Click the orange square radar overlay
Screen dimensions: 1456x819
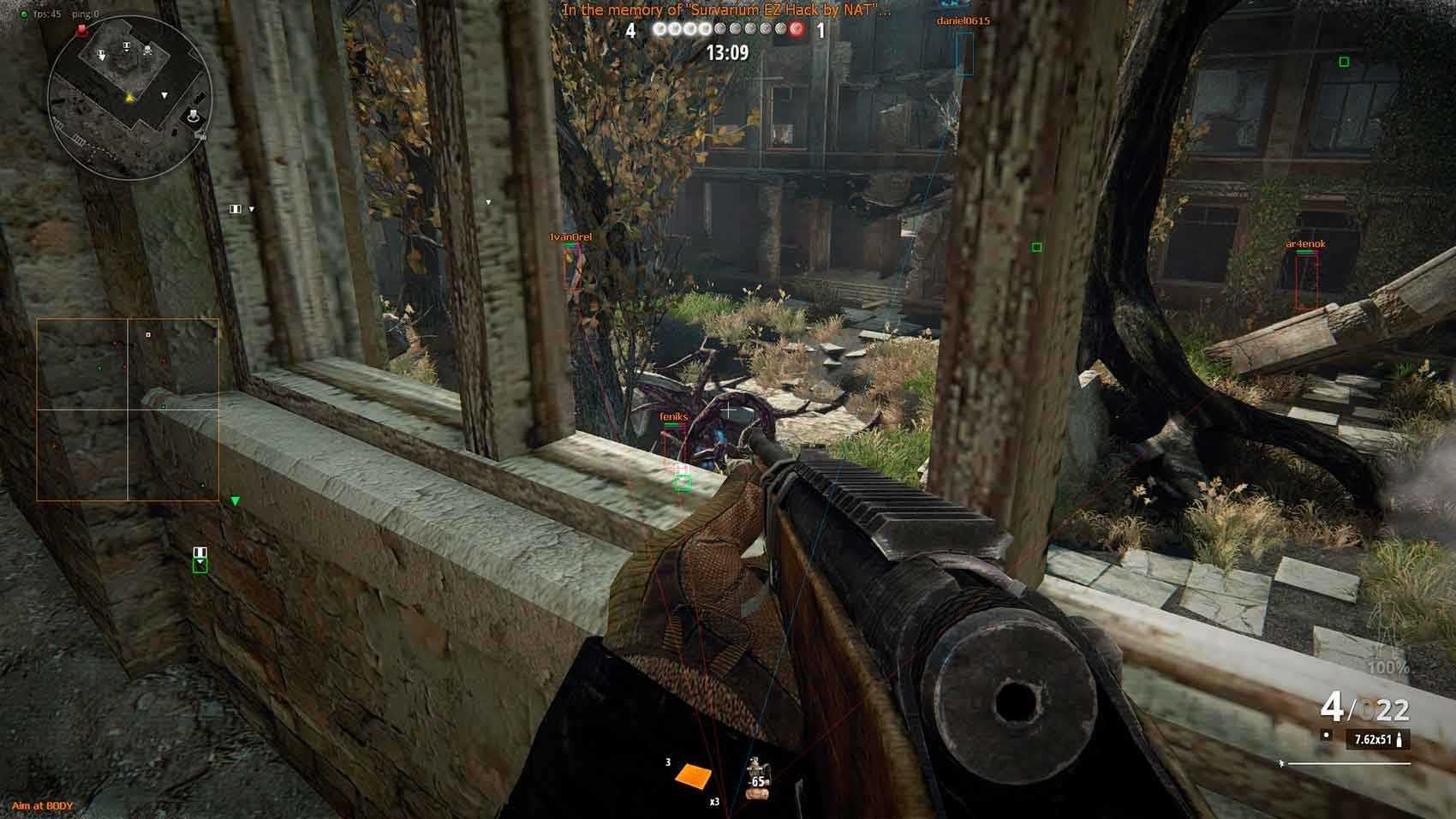(x=128, y=409)
